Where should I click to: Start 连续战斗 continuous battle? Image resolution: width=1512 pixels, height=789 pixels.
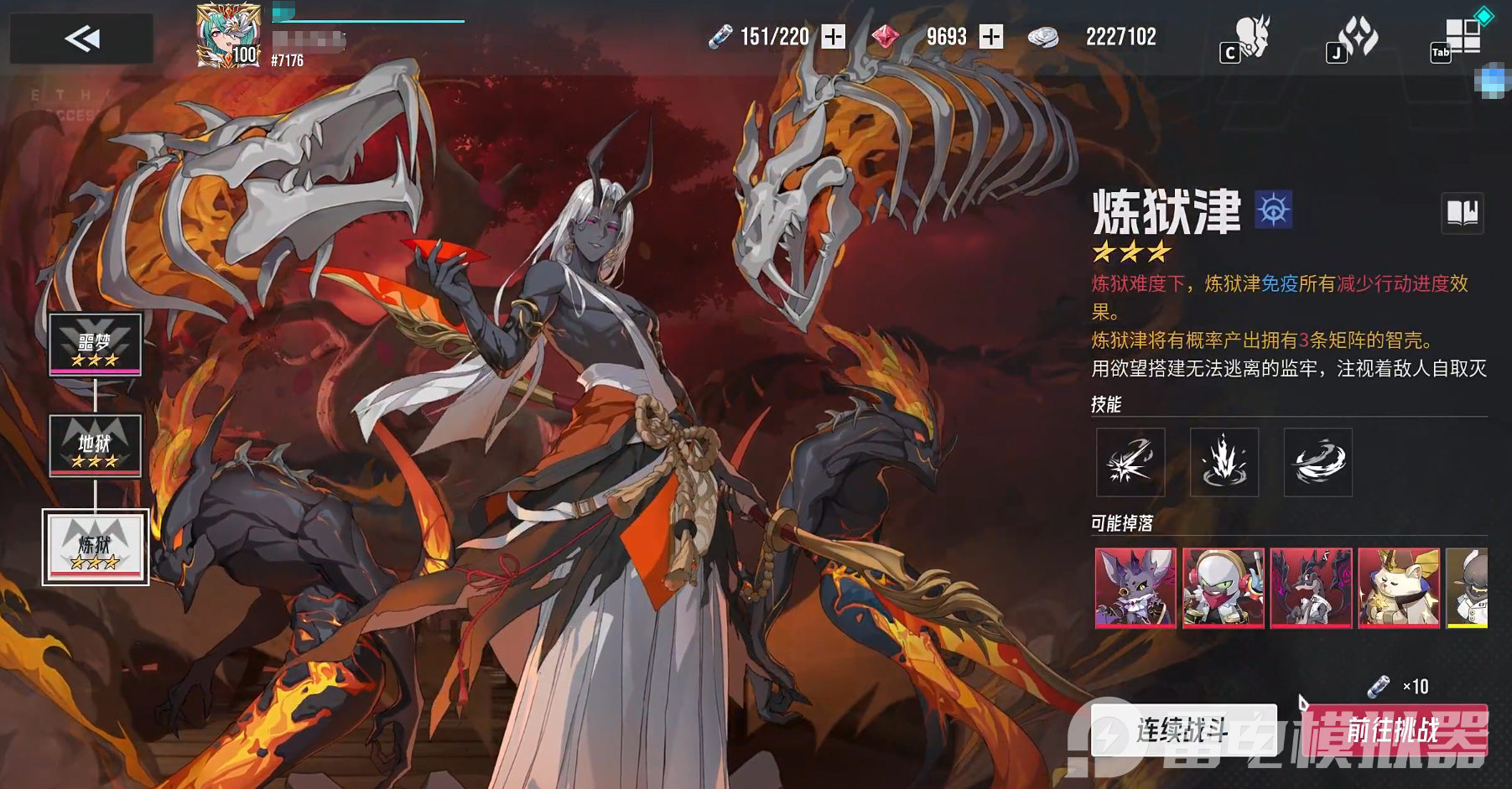click(x=1183, y=730)
